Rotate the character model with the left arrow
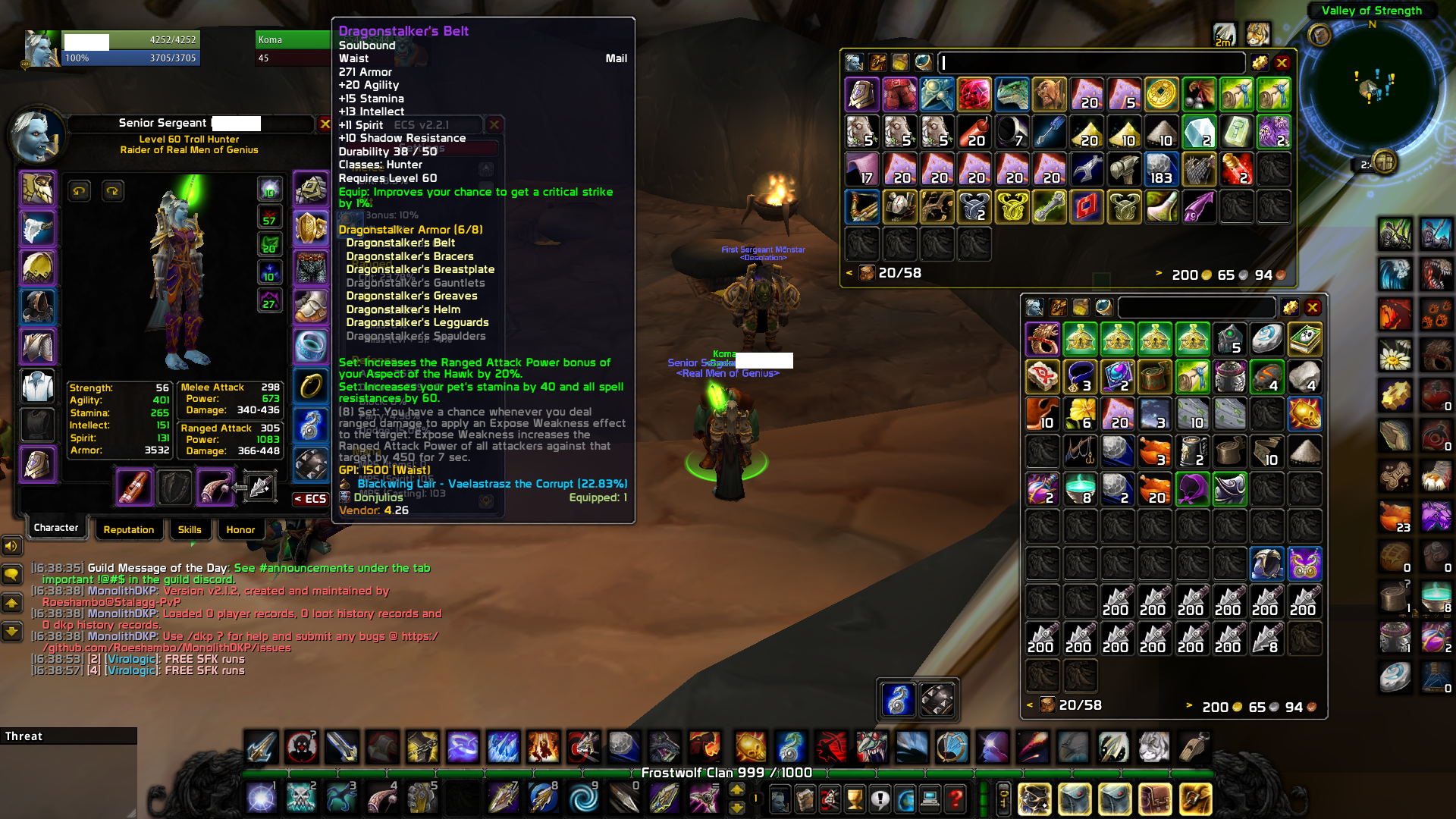Image resolution: width=1456 pixels, height=819 pixels. pos(80,190)
